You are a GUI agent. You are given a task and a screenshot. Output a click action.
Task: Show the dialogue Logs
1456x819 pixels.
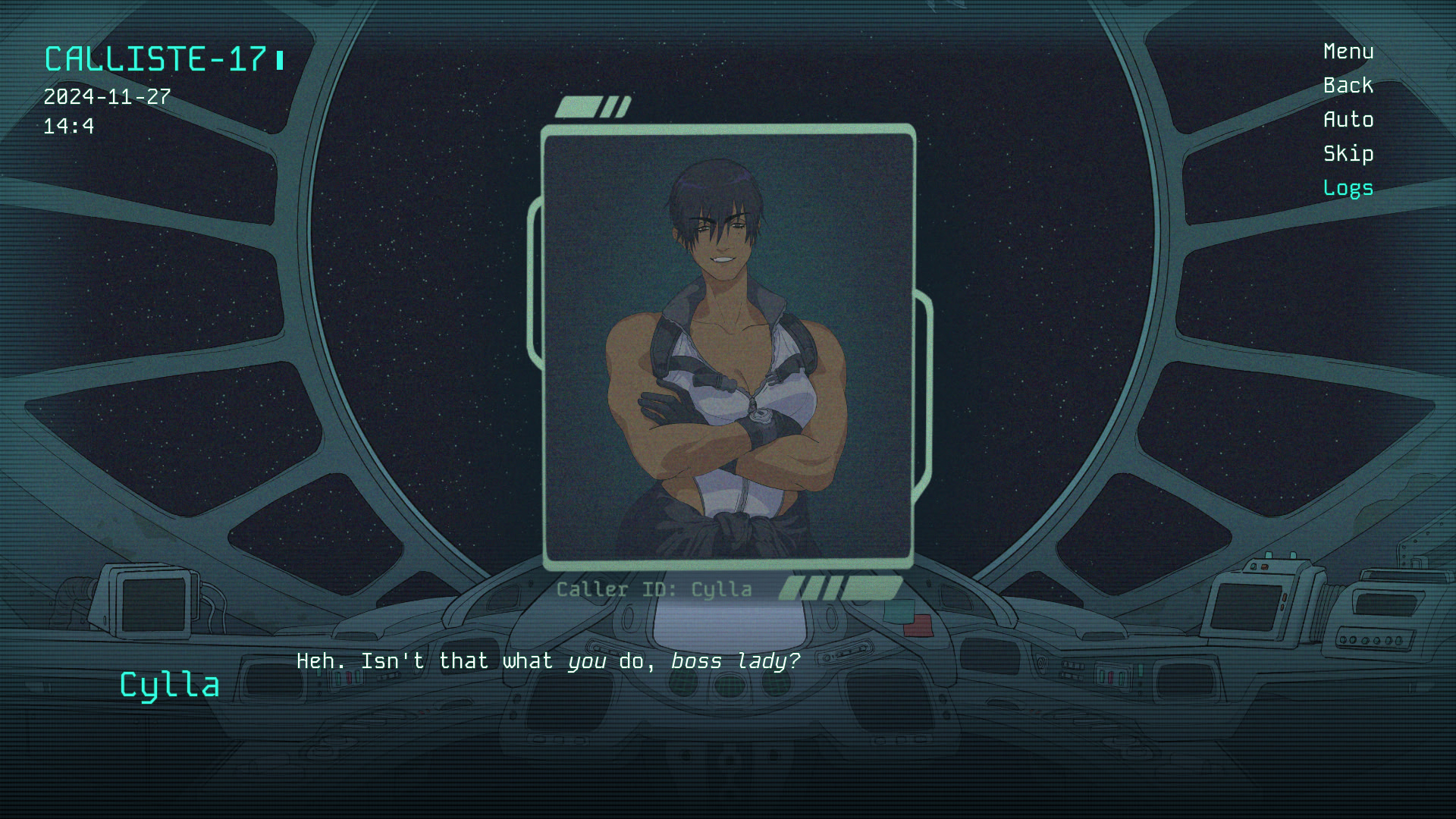click(1348, 188)
